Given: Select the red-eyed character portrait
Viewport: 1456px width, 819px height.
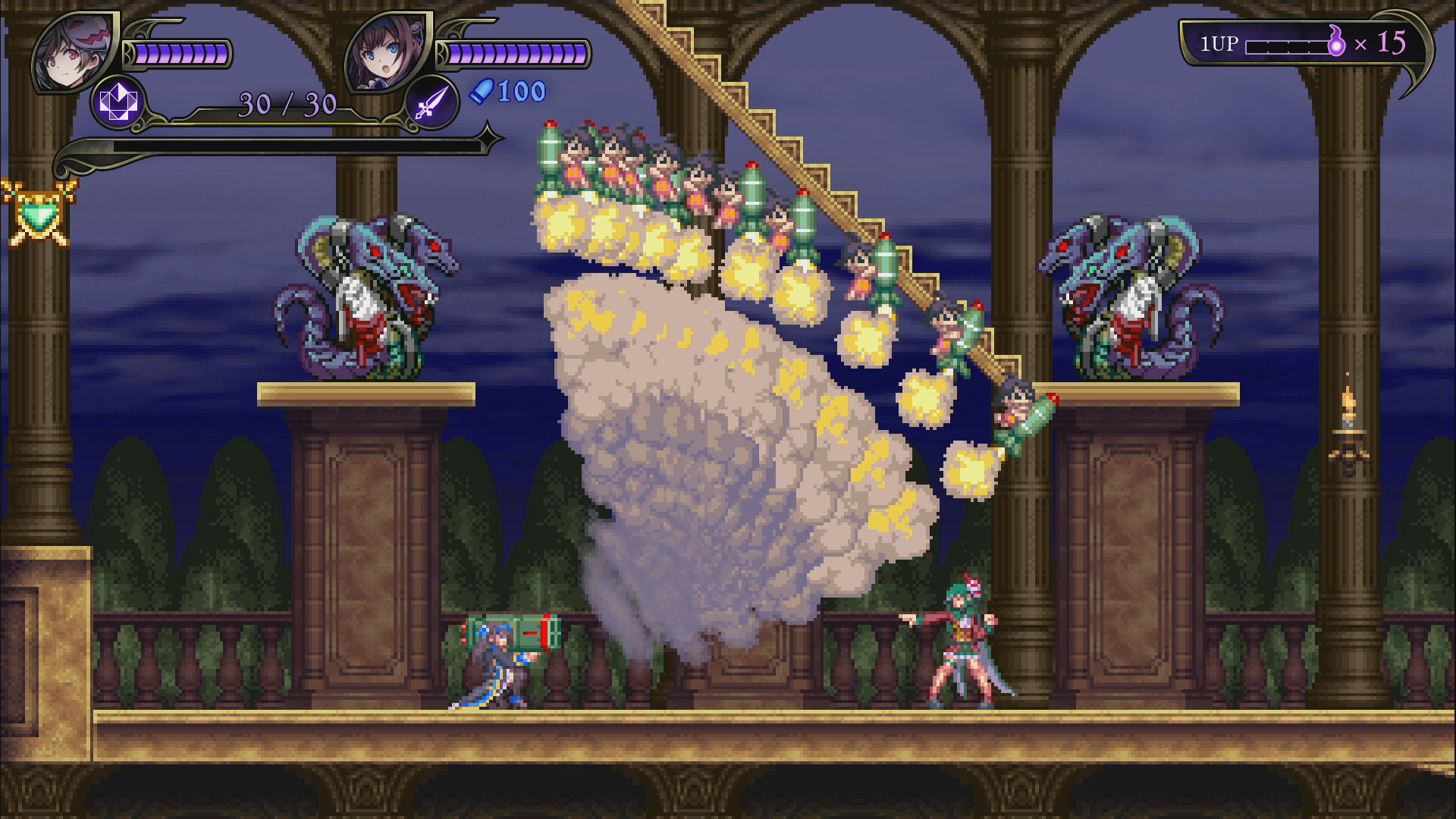Looking at the screenshot, I should coord(74,52).
